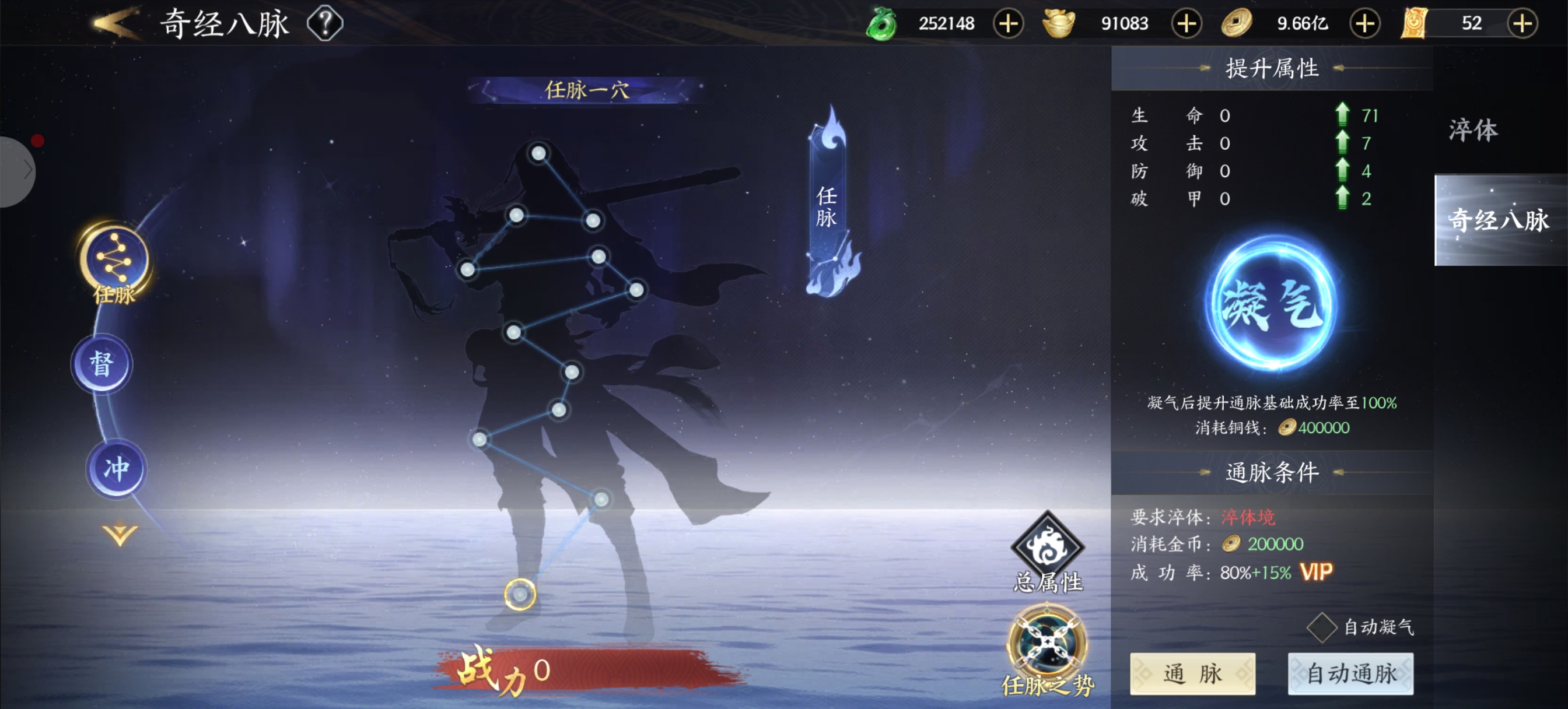This screenshot has height=709, width=1568.
Task: Add more jade currency with plus button
Action: pos(1008,24)
